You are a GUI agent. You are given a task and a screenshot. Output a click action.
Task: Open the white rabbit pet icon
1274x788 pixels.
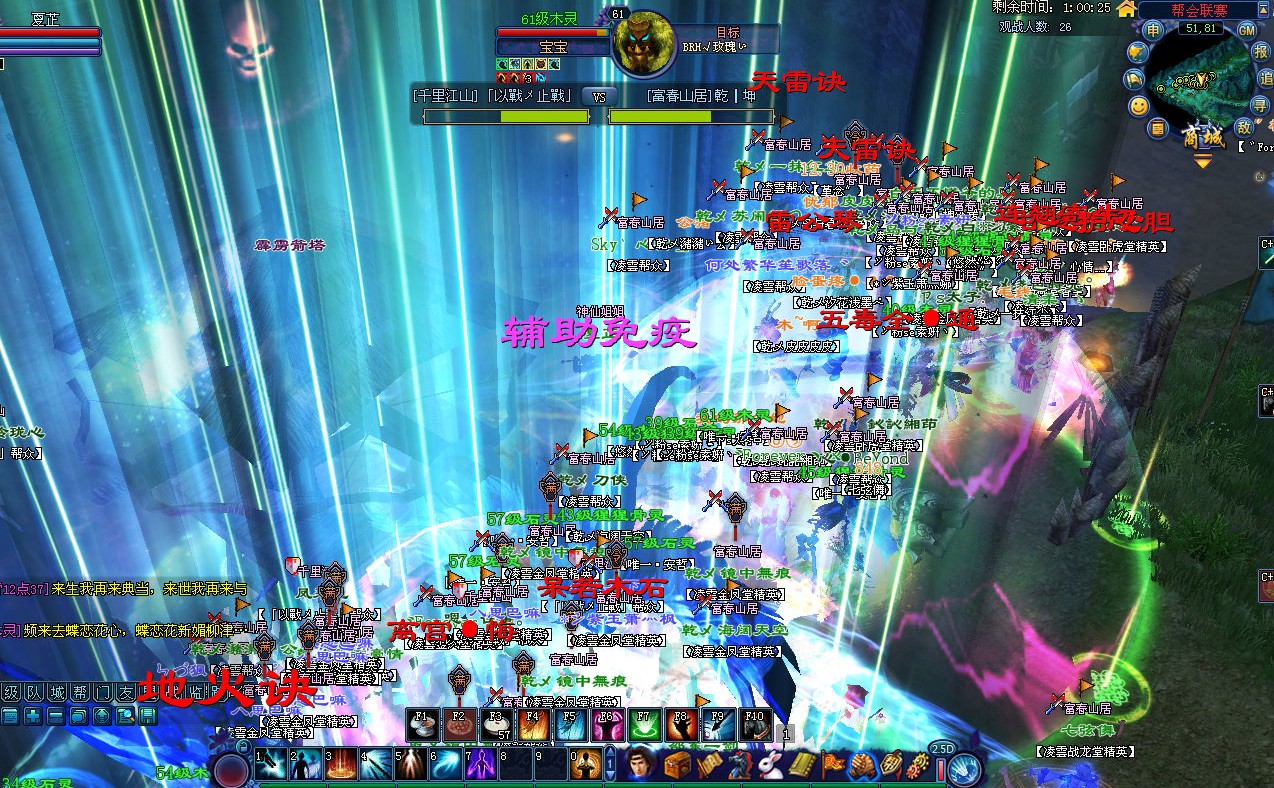click(770, 766)
